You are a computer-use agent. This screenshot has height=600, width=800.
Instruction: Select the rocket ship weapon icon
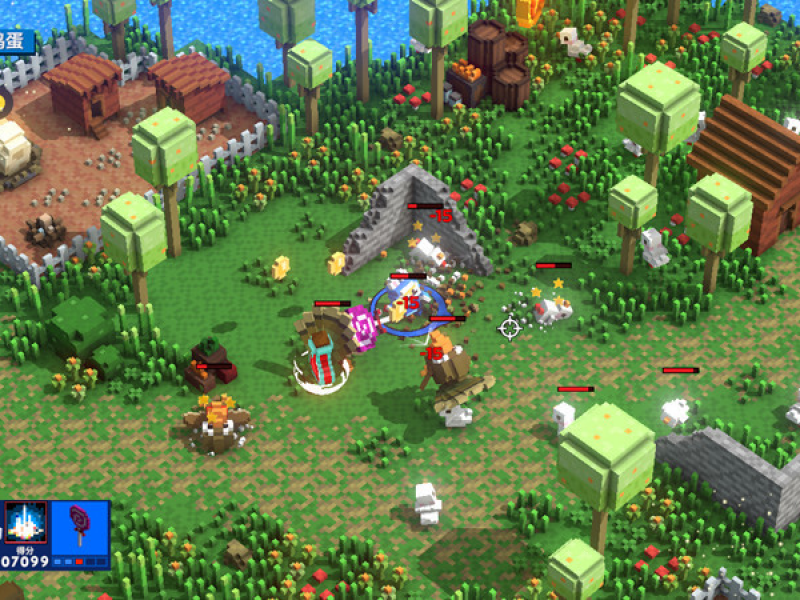click(x=25, y=522)
